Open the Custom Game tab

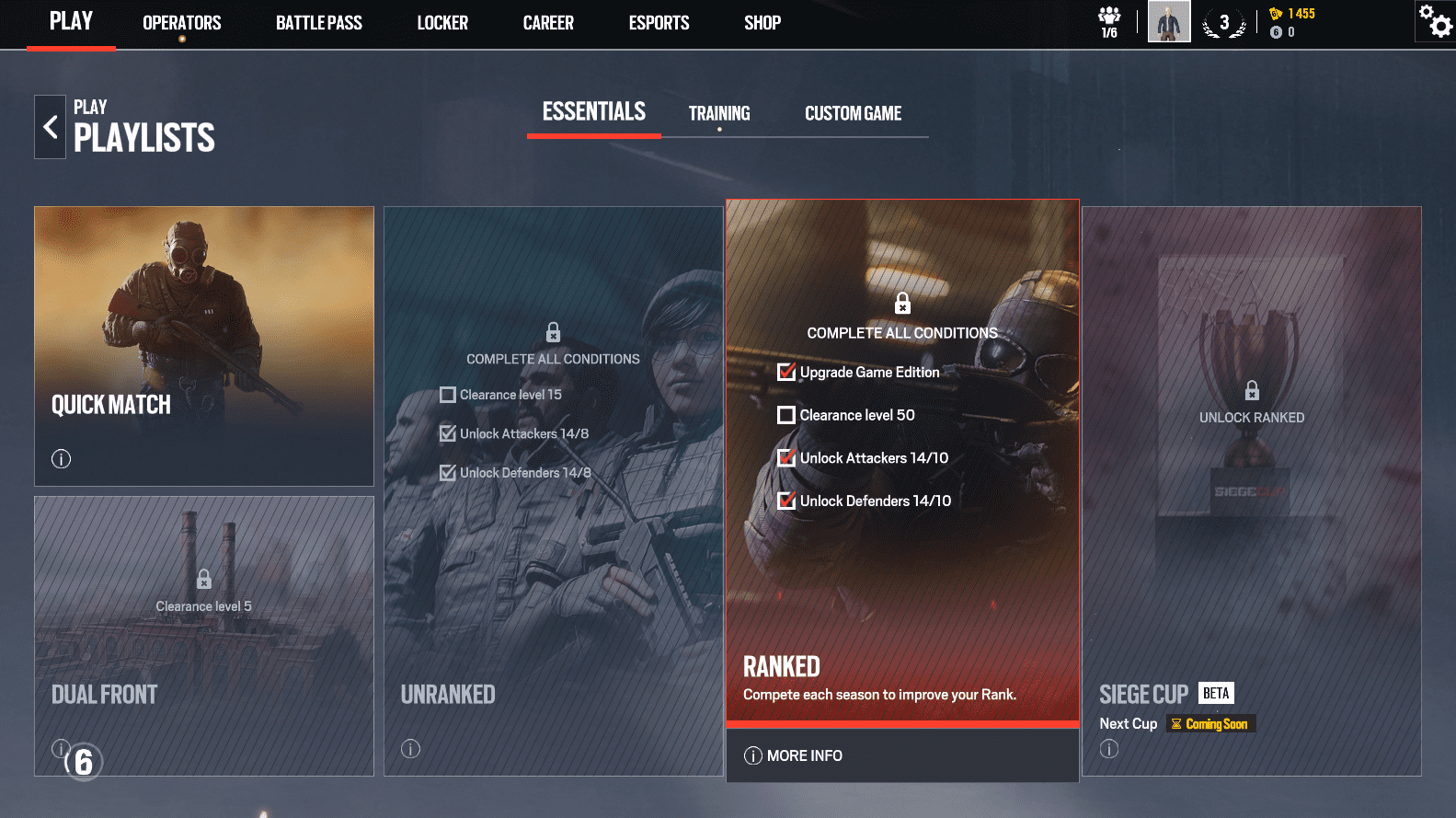tap(853, 113)
